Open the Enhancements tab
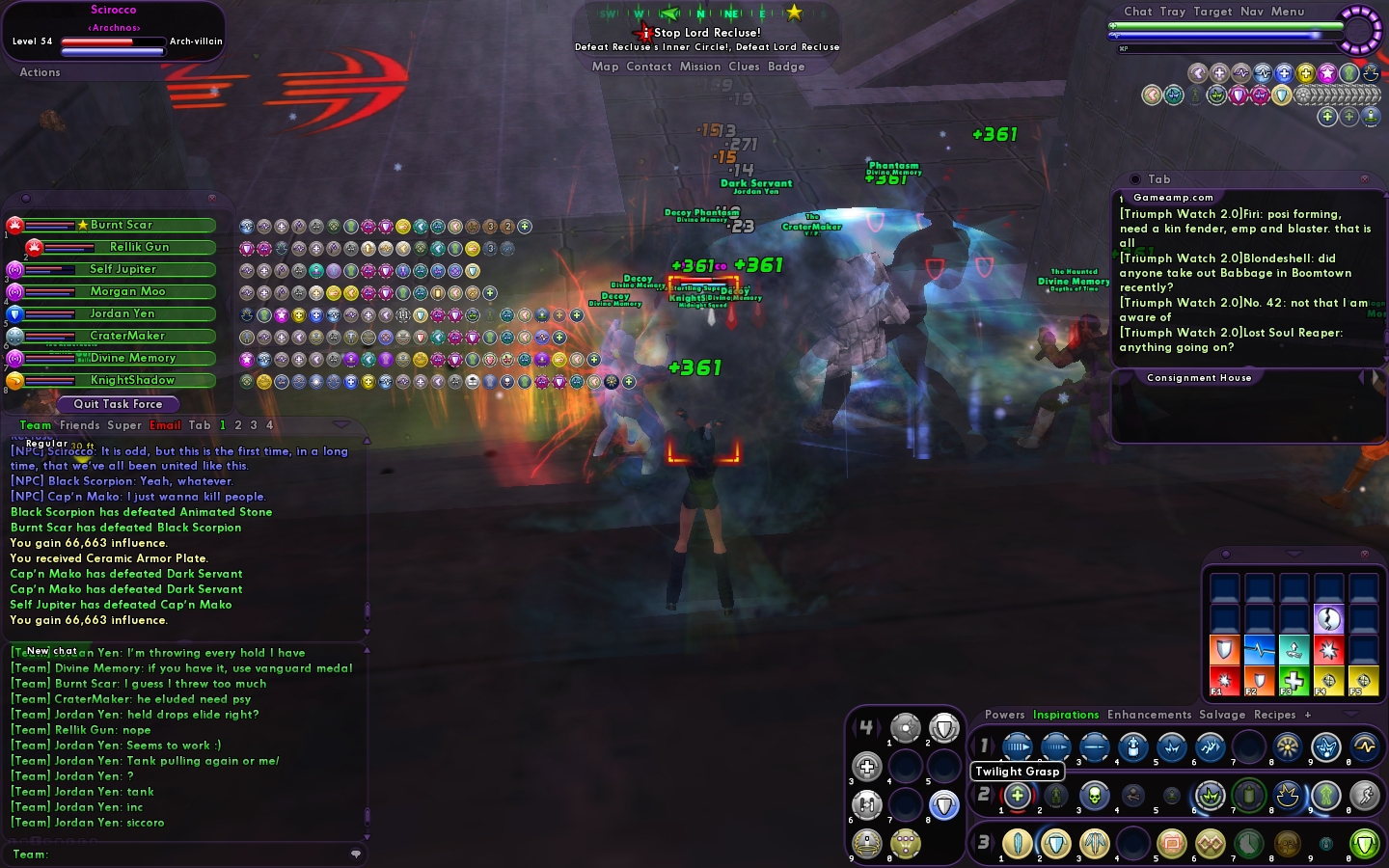This screenshot has width=1389, height=868. [1149, 715]
